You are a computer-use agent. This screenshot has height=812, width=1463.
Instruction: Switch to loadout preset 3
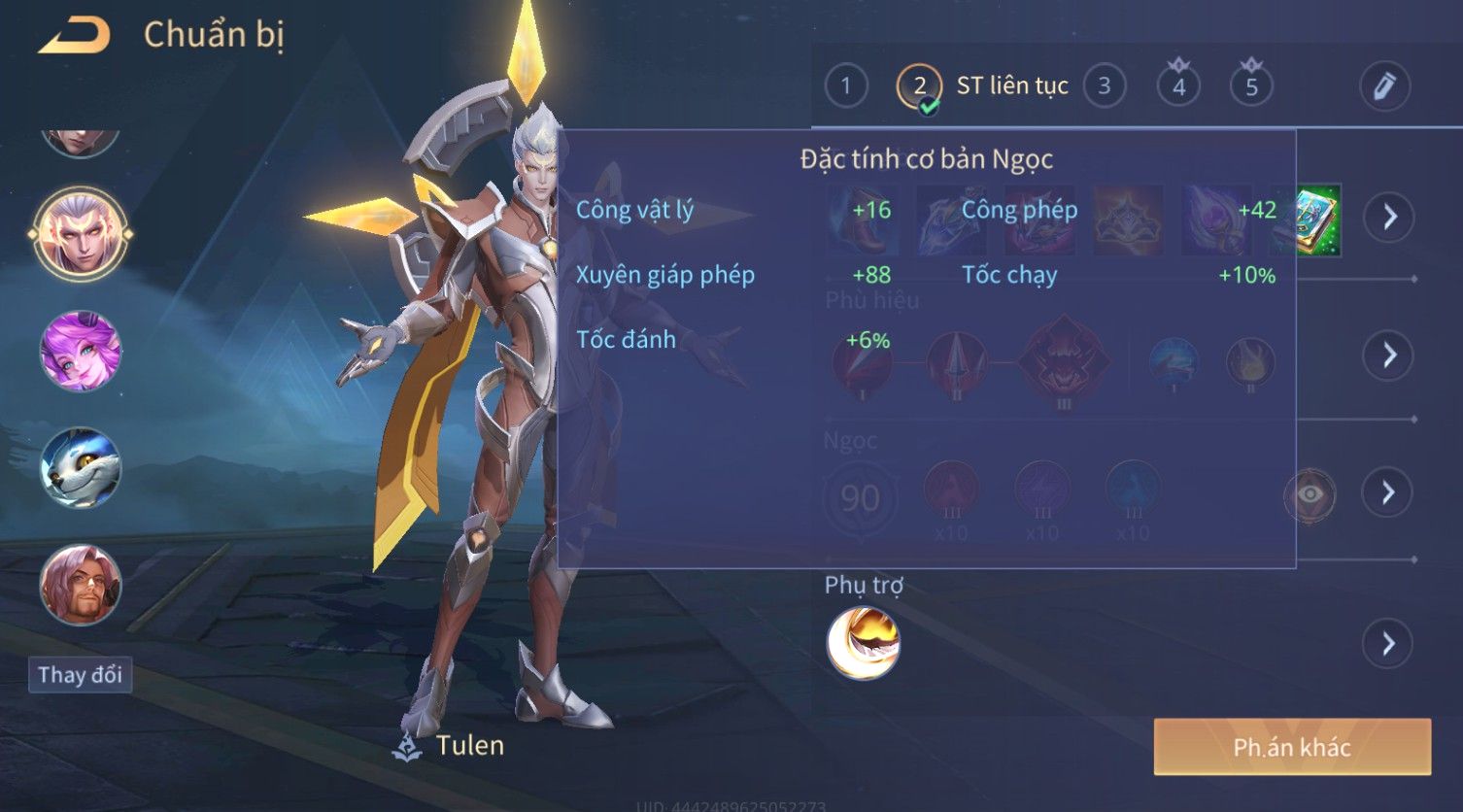pyautogui.click(x=1104, y=86)
